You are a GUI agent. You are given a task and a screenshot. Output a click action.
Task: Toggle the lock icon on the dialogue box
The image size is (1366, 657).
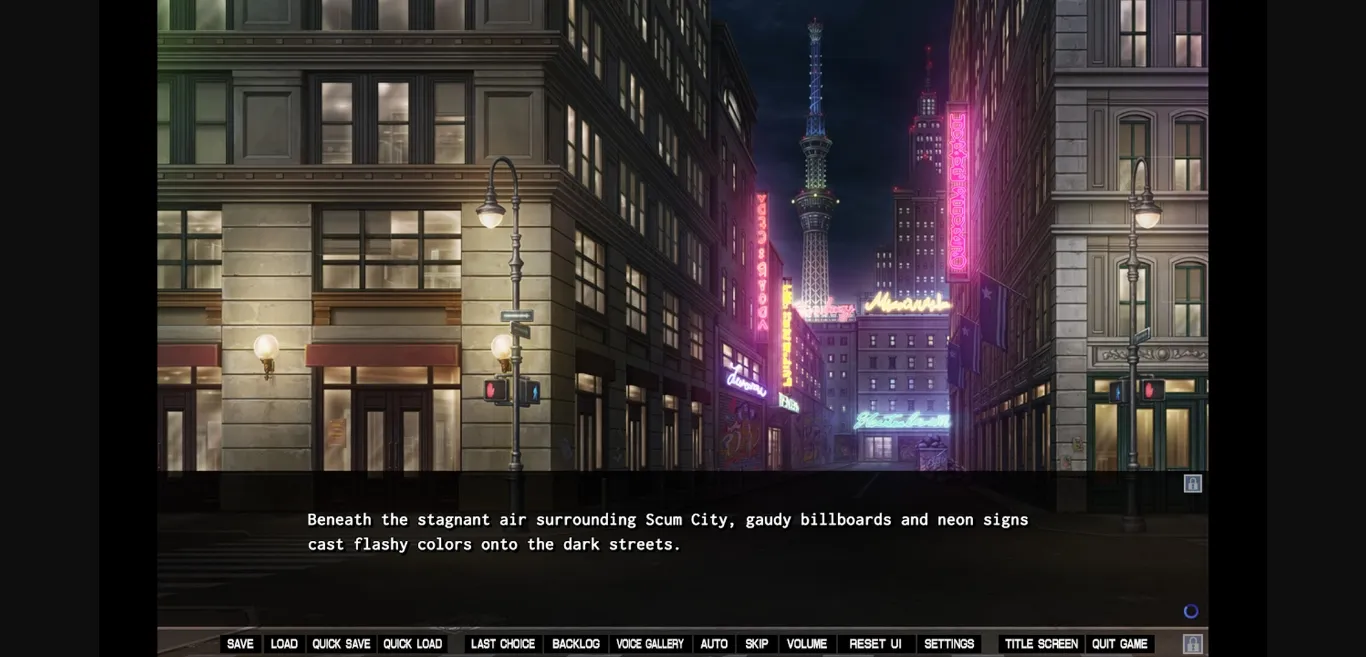(1193, 484)
